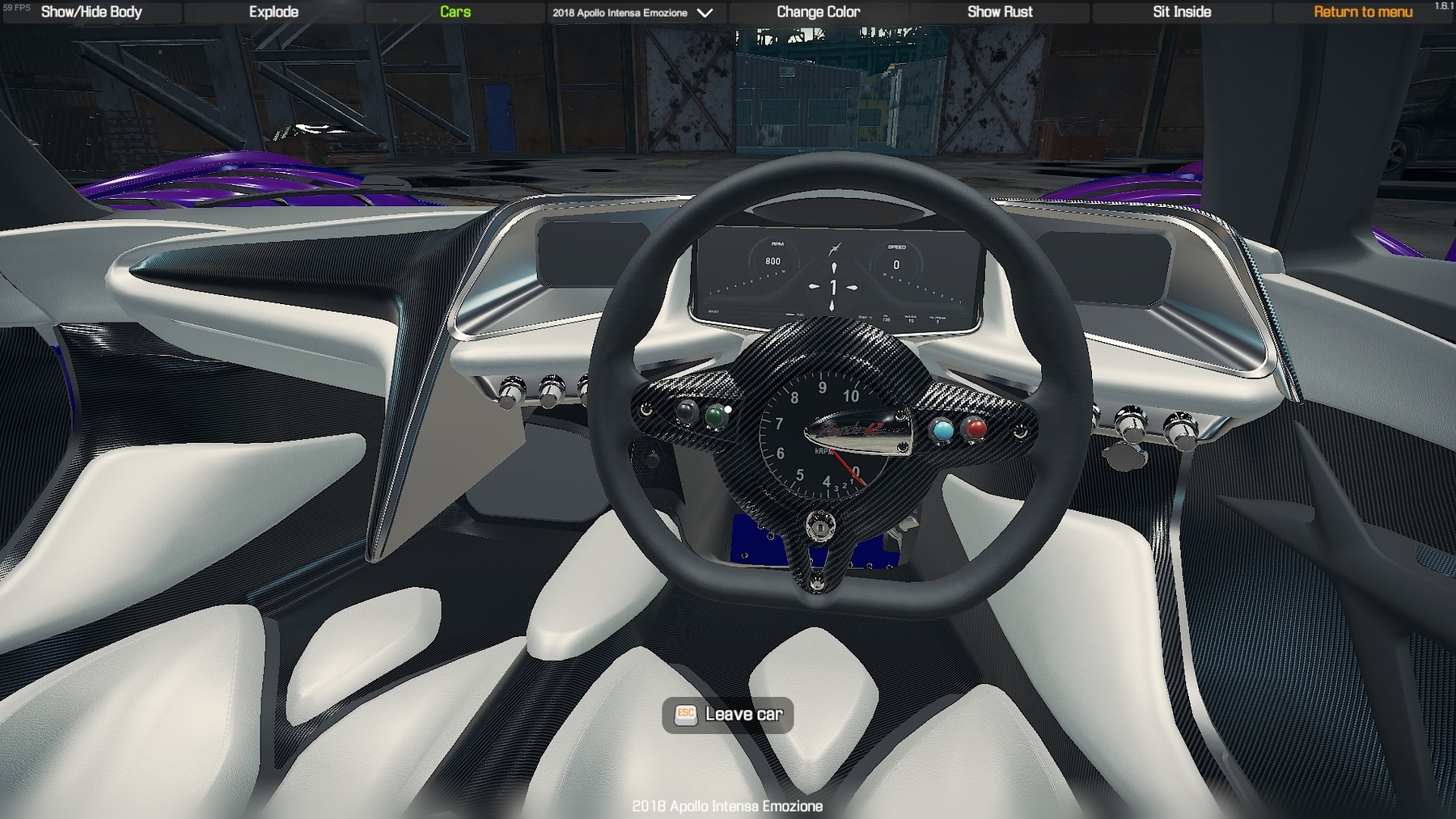Toggle Show/Hide Body in top bar

point(91,12)
